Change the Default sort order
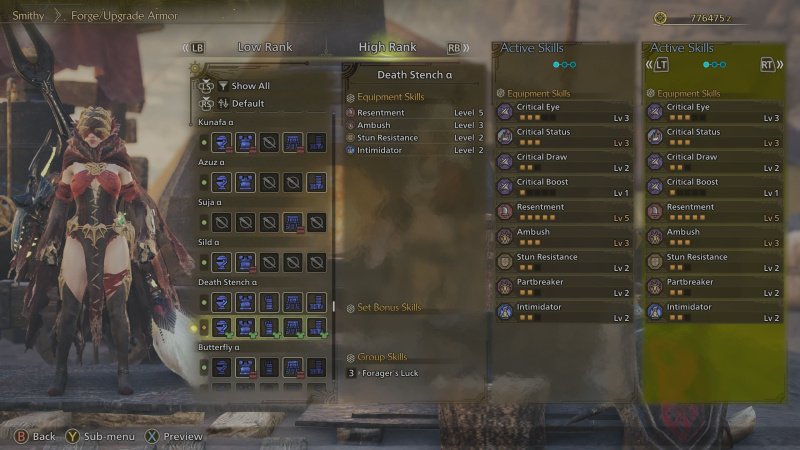The height and width of the screenshot is (450, 800). tap(247, 103)
